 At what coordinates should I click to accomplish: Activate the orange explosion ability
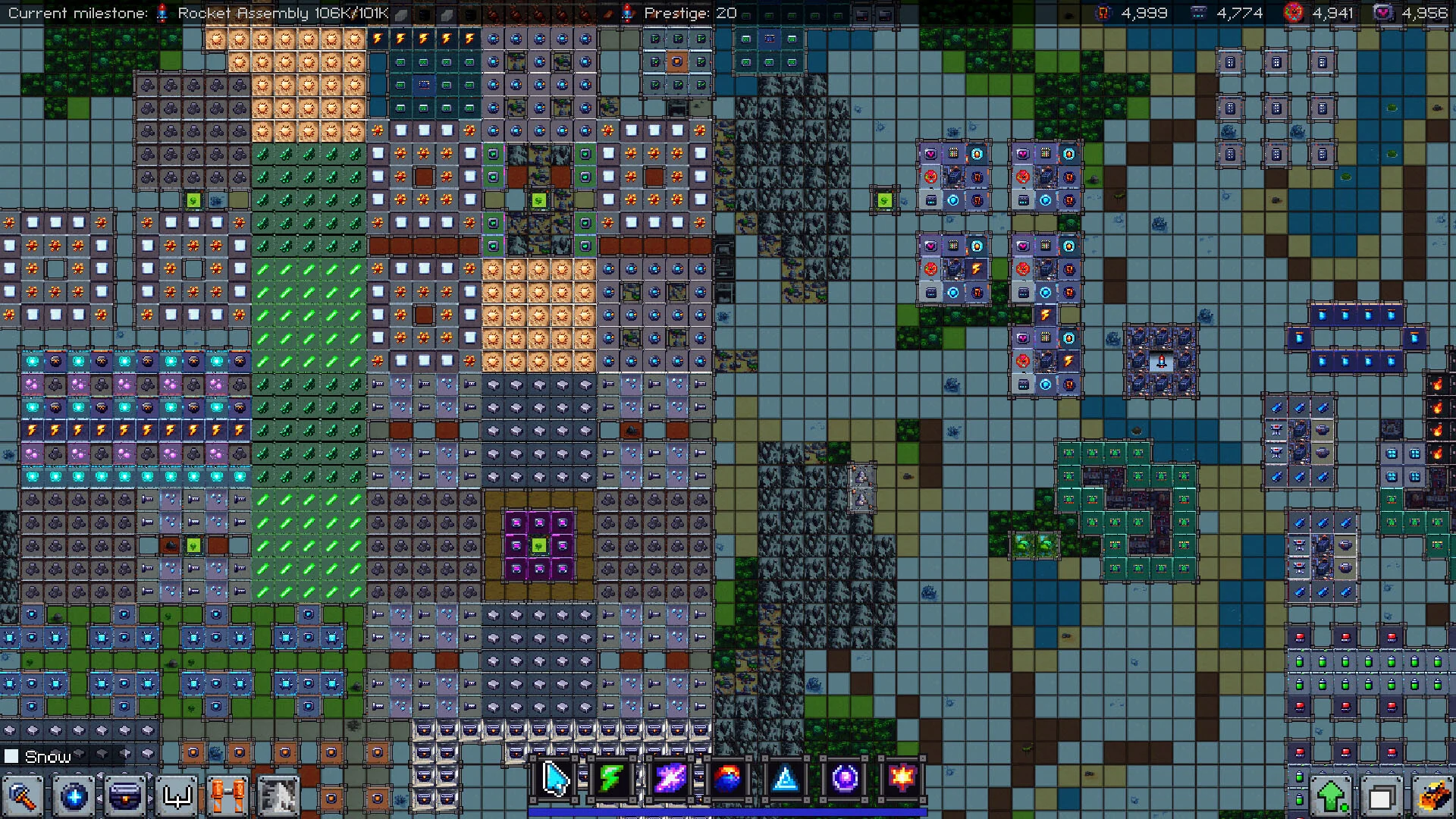(902, 779)
